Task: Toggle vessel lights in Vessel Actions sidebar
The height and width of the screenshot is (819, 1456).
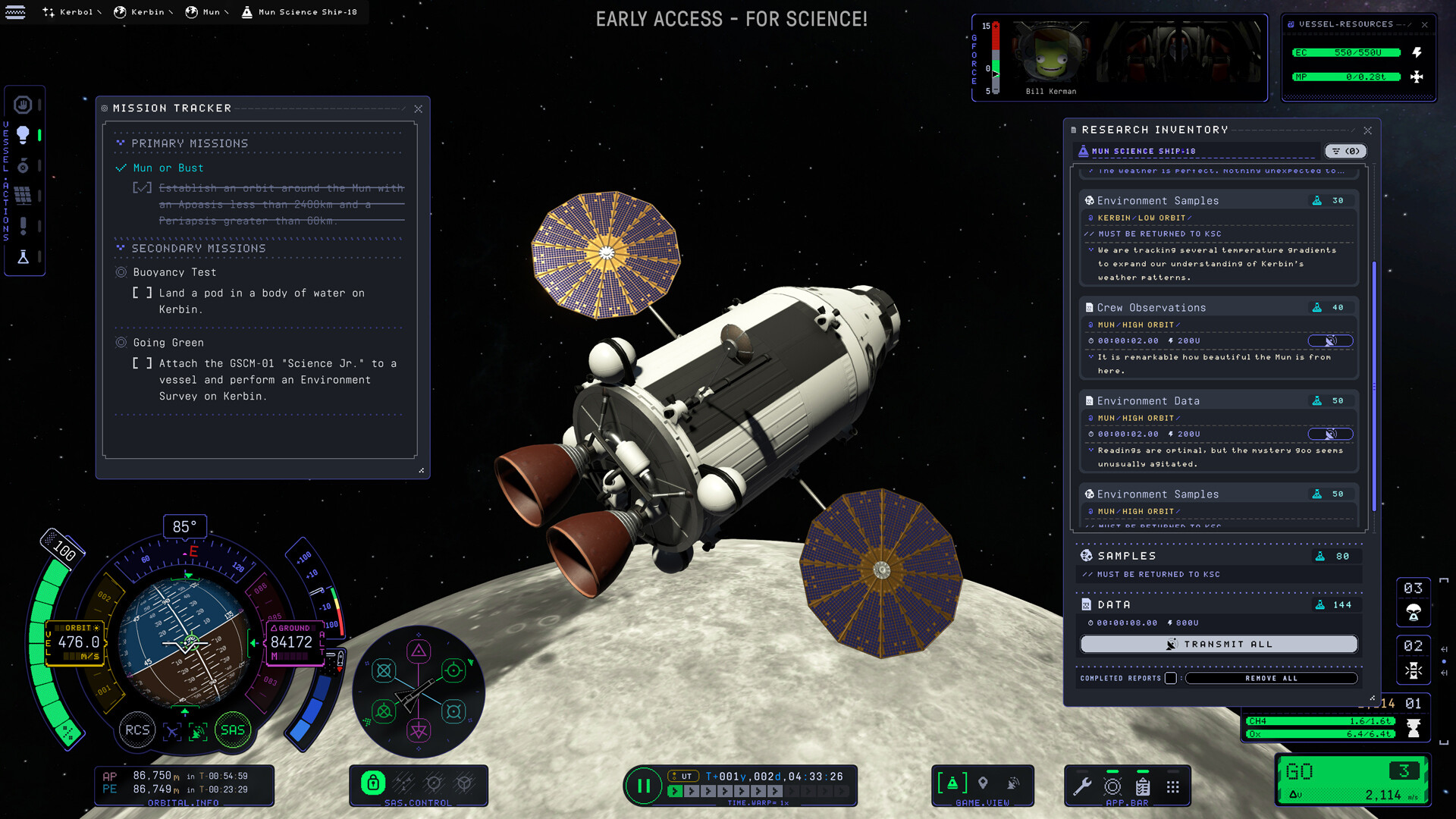Action: click(24, 134)
